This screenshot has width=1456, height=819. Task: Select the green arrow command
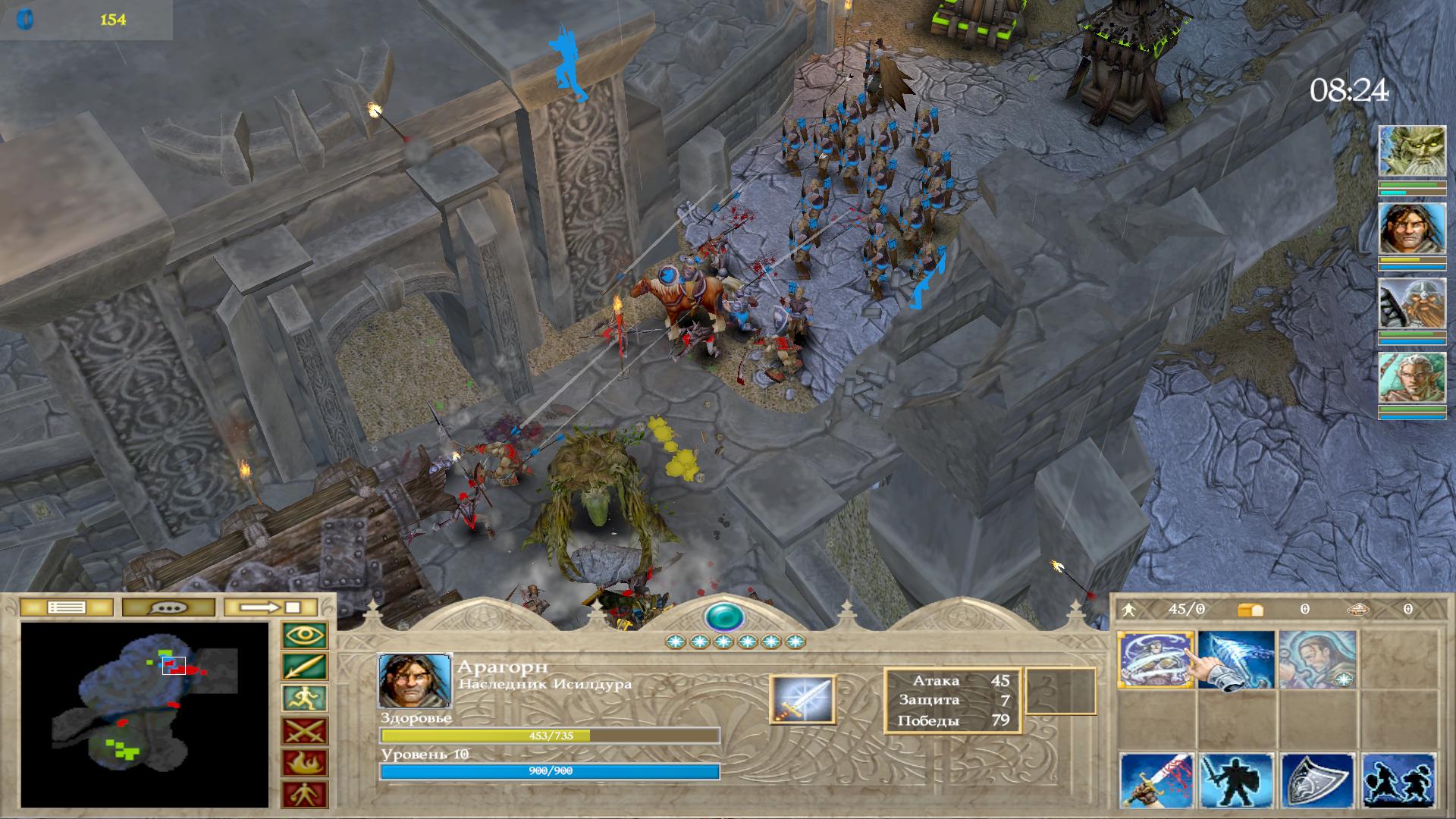click(x=304, y=667)
